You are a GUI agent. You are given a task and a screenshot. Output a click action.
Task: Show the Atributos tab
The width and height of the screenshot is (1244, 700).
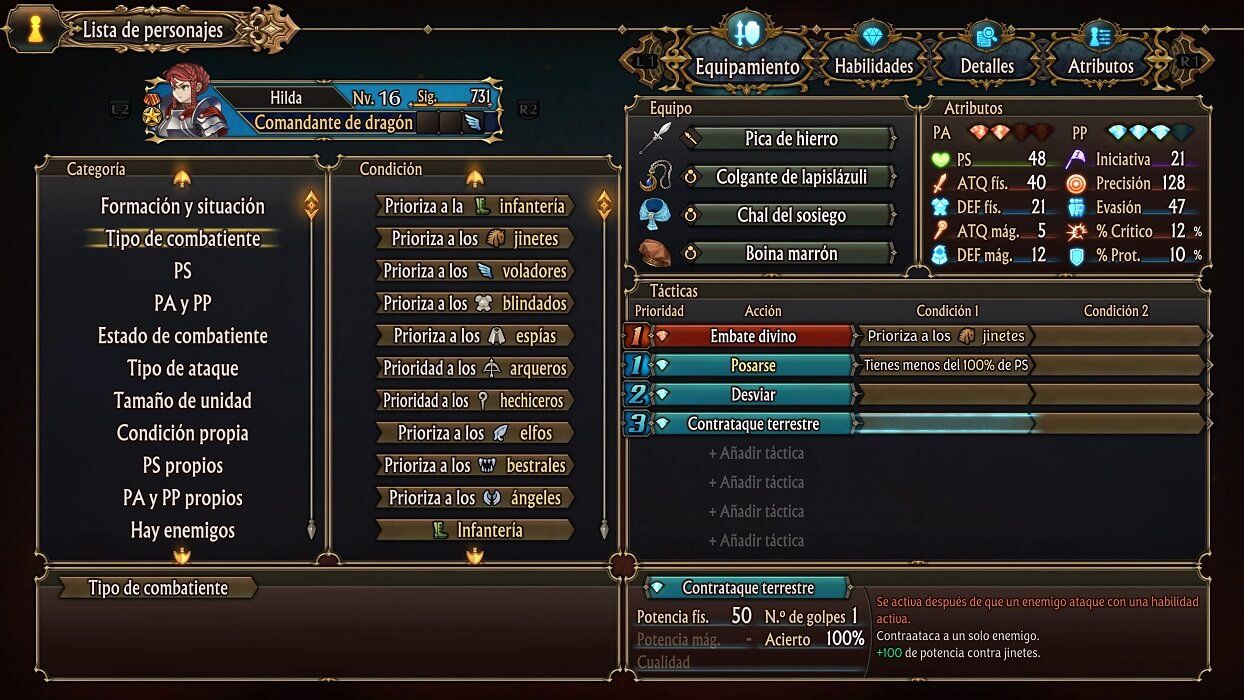(x=1100, y=66)
